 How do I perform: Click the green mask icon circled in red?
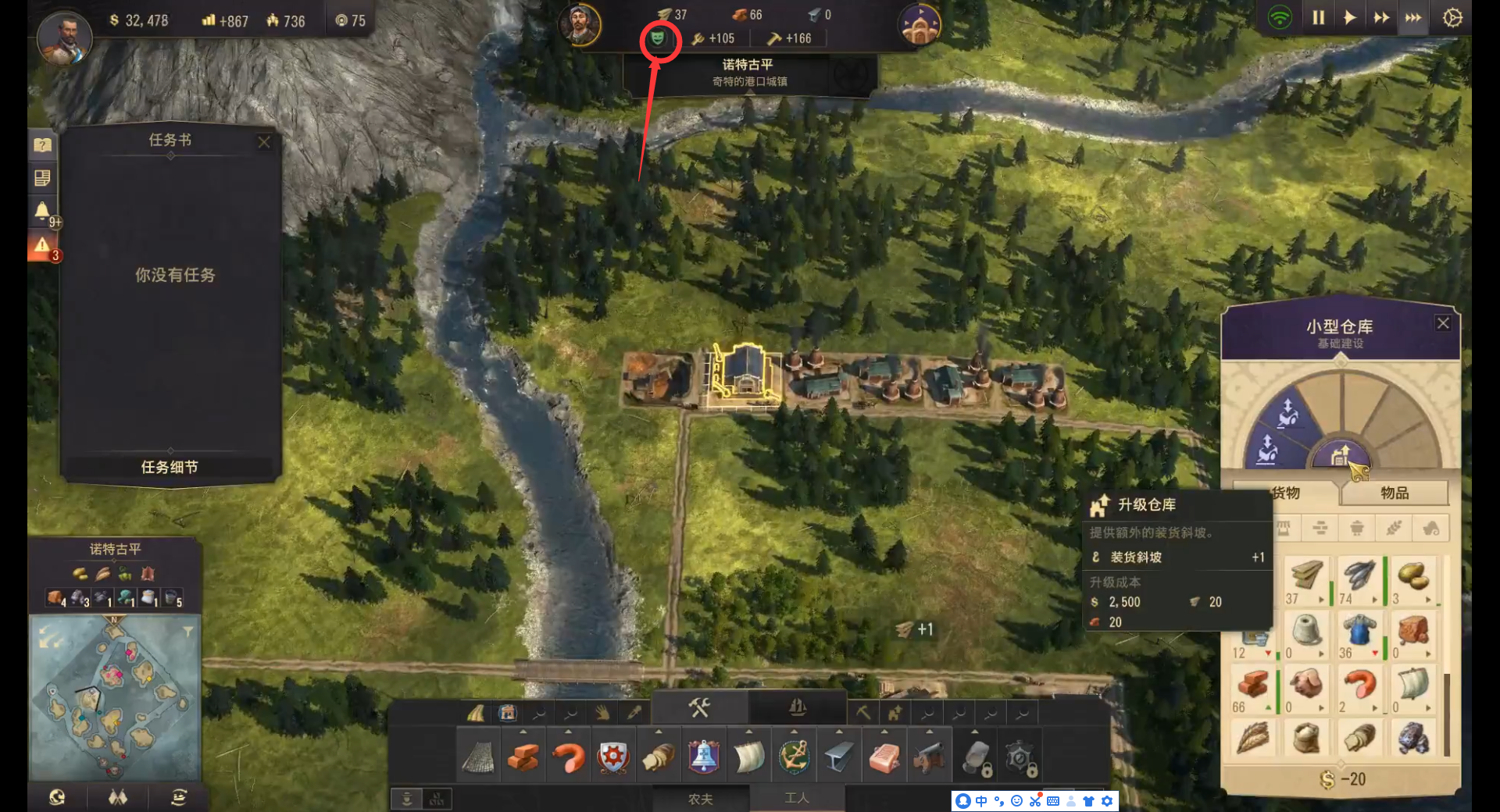pyautogui.click(x=659, y=37)
